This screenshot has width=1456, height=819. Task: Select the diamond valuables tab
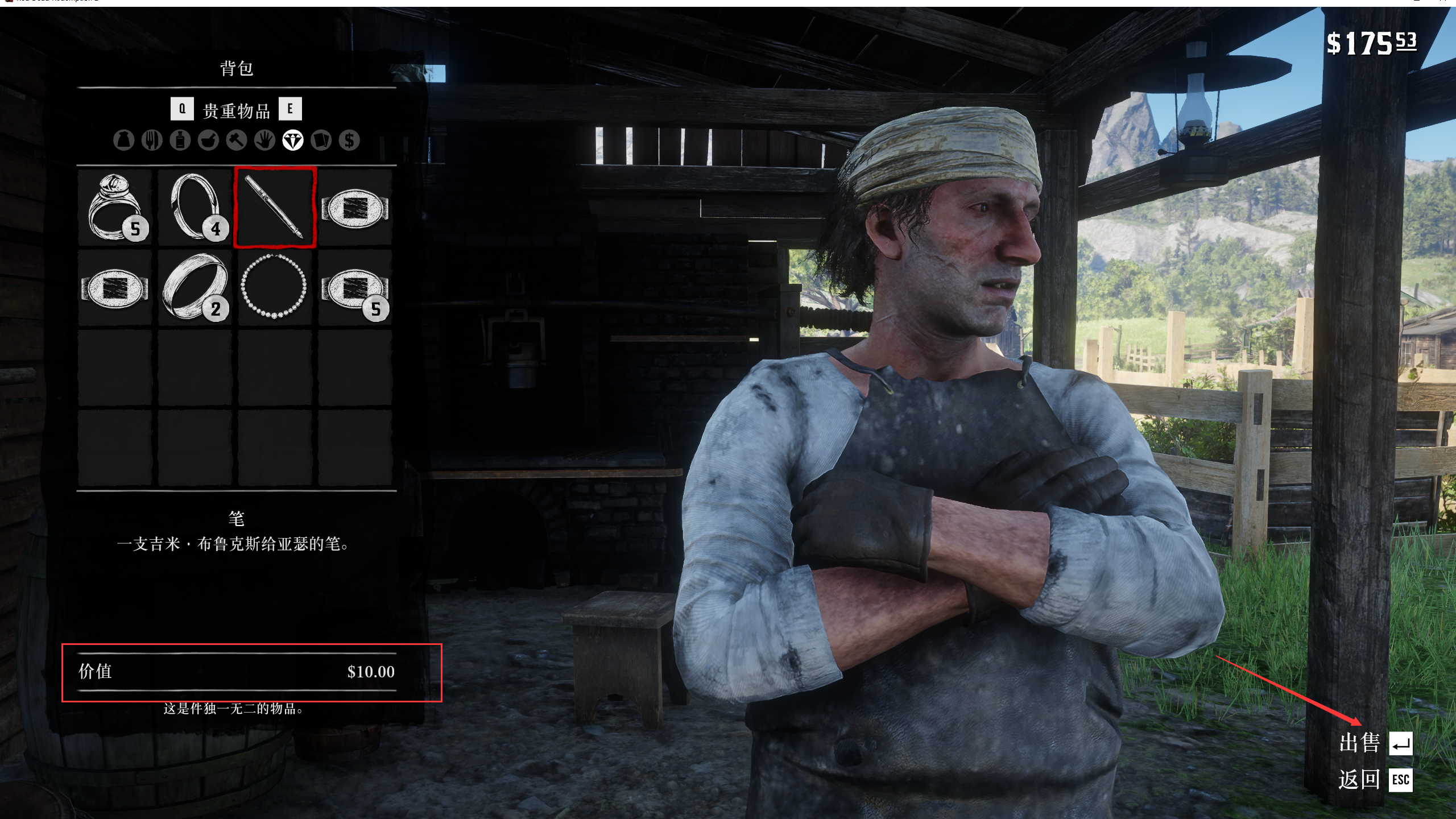293,140
